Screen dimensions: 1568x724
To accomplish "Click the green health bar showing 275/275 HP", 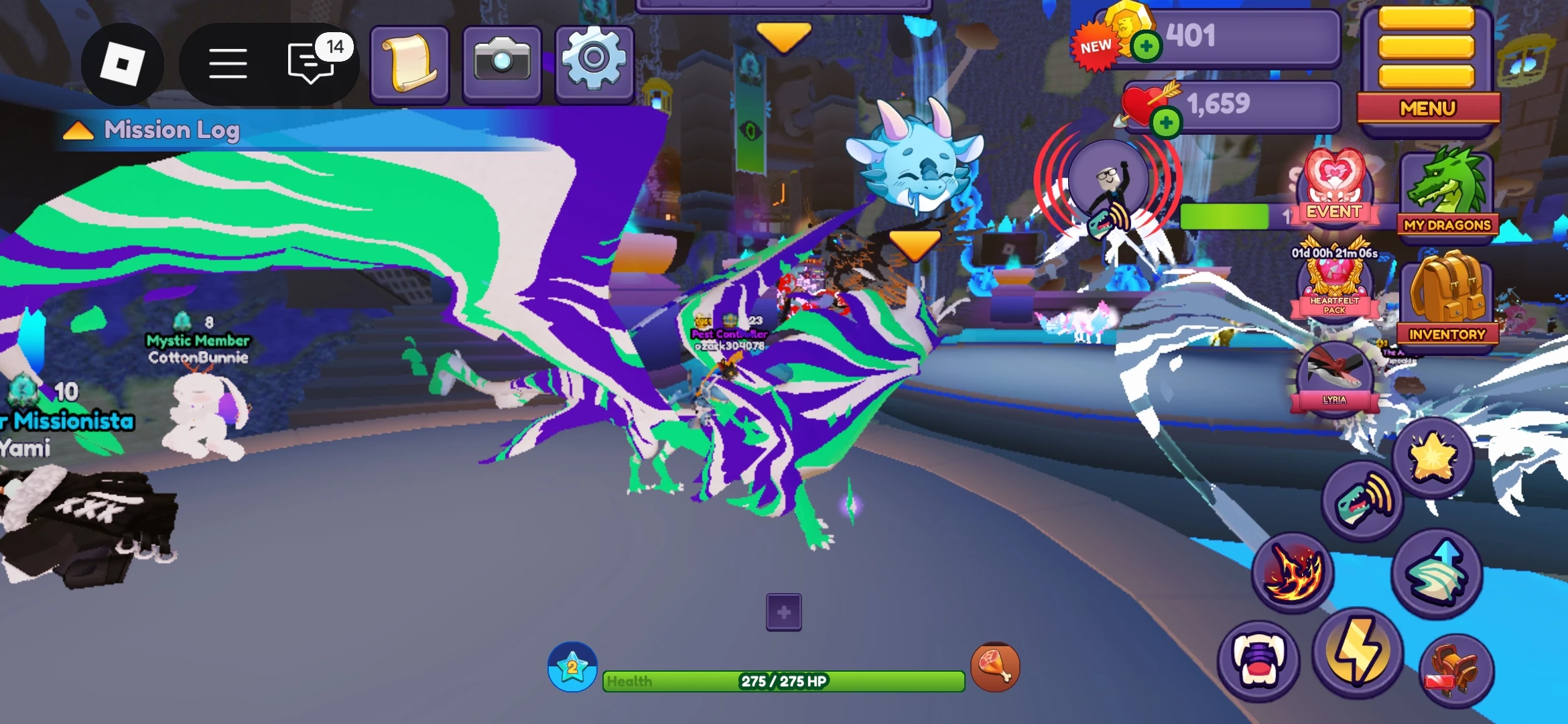I will point(784,680).
